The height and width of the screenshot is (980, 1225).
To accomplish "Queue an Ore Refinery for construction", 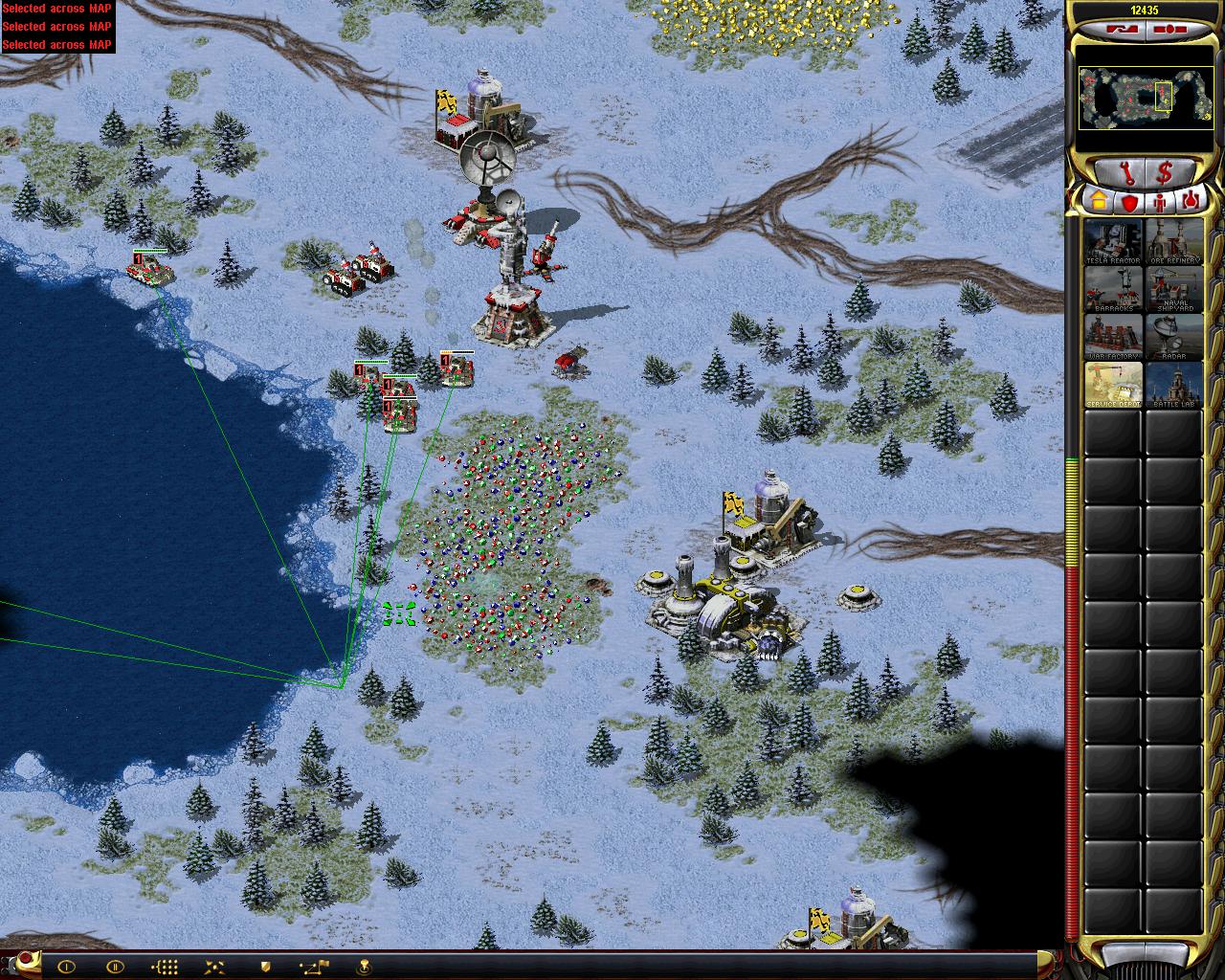I will tap(1173, 241).
